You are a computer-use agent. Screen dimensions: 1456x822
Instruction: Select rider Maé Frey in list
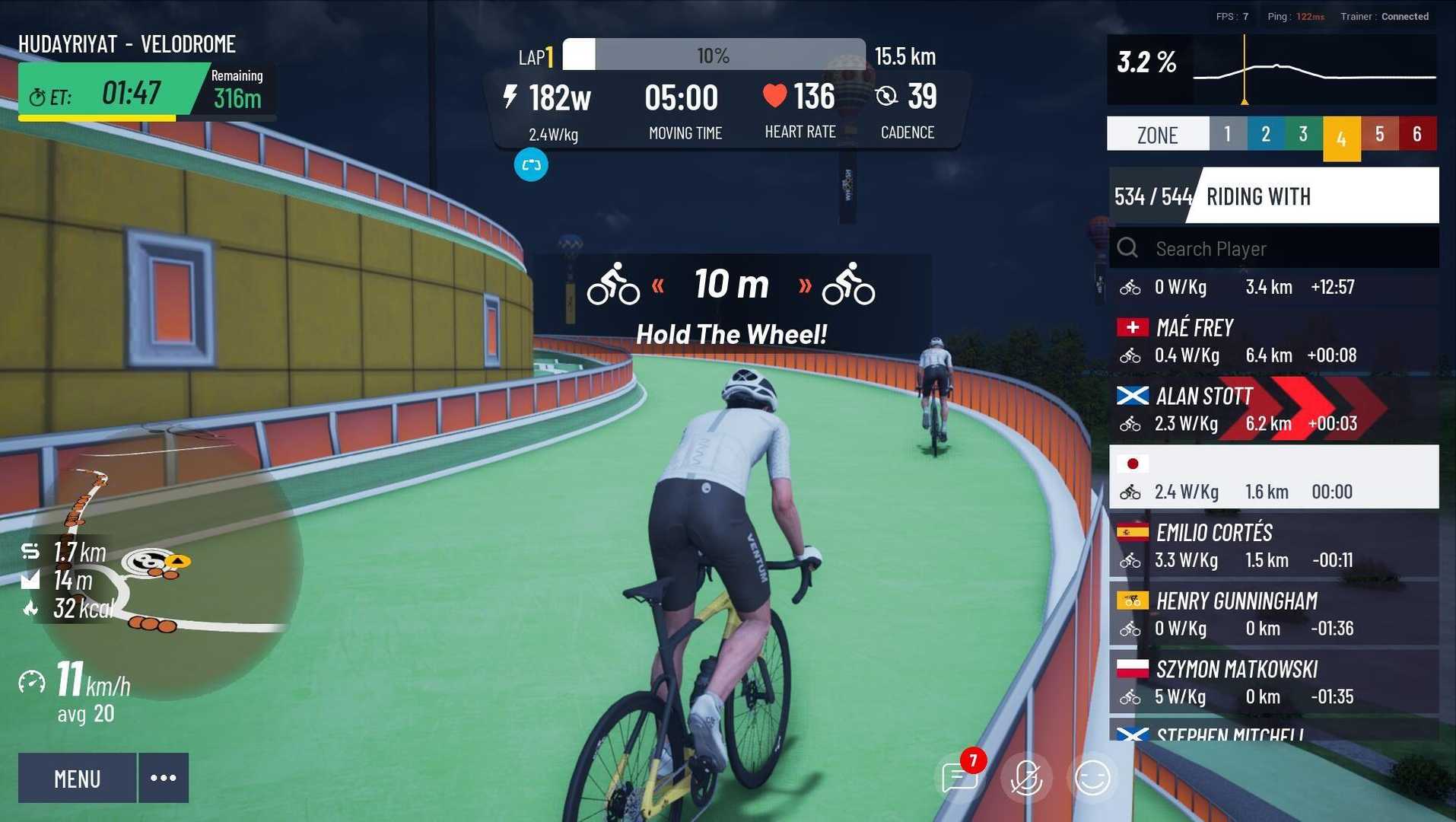[x=1273, y=341]
